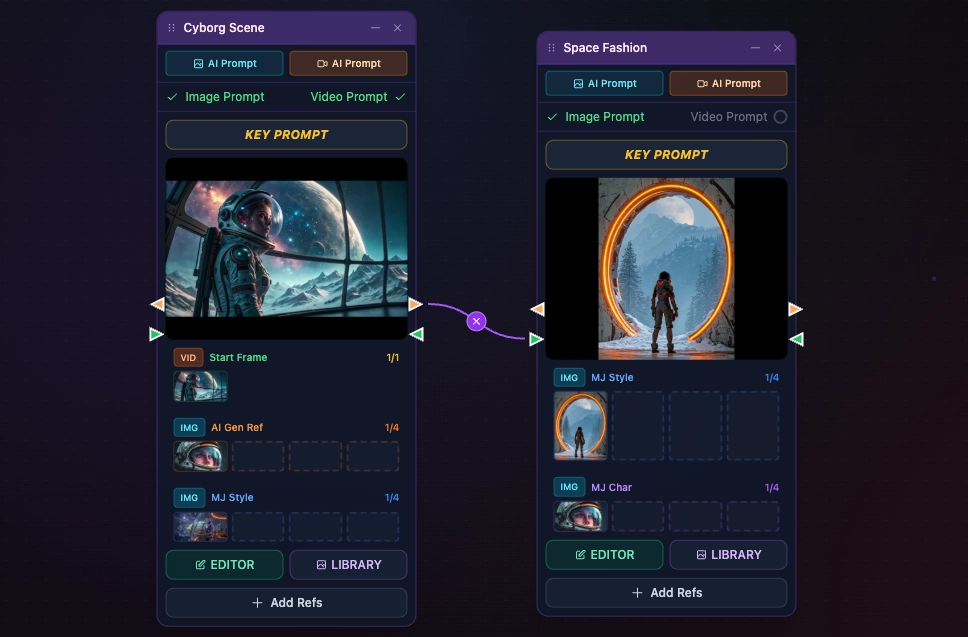Minimize the Space Fashion panel
968x637 pixels.
(x=755, y=48)
